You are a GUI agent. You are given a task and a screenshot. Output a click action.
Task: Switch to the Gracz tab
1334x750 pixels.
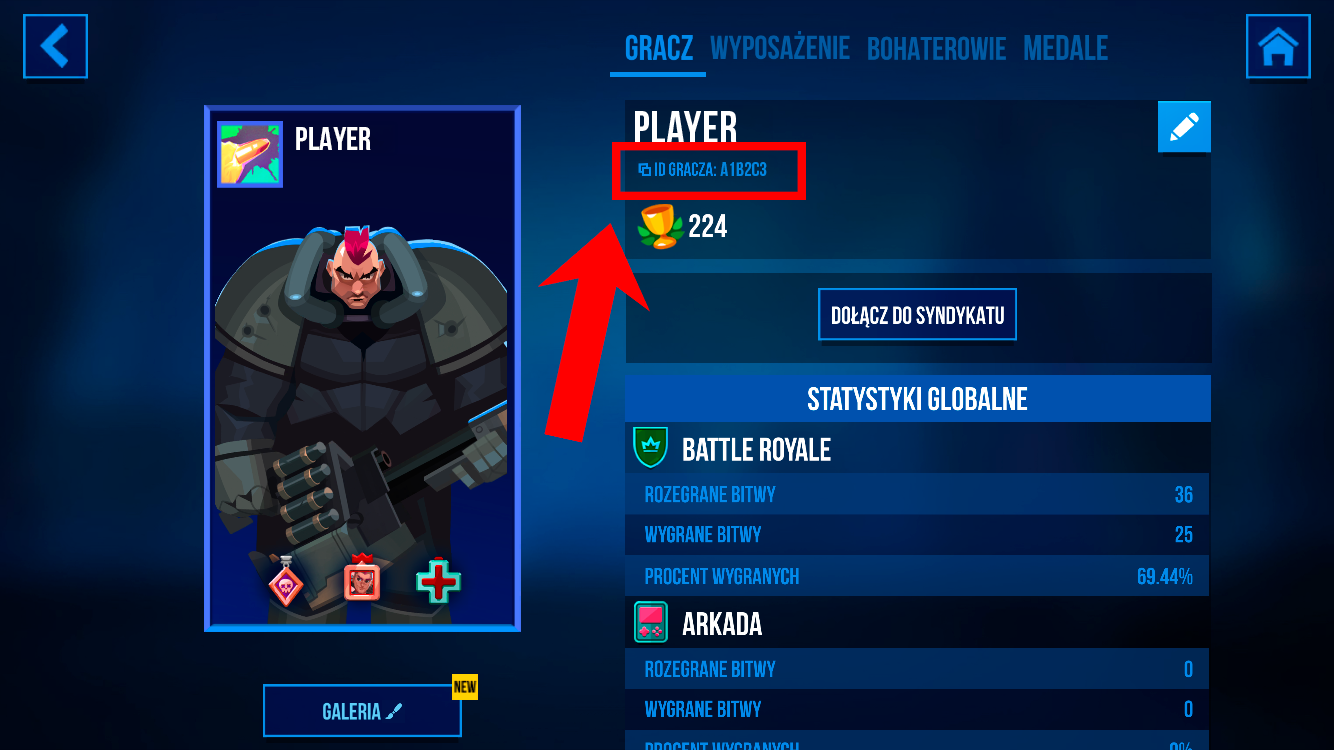point(658,48)
